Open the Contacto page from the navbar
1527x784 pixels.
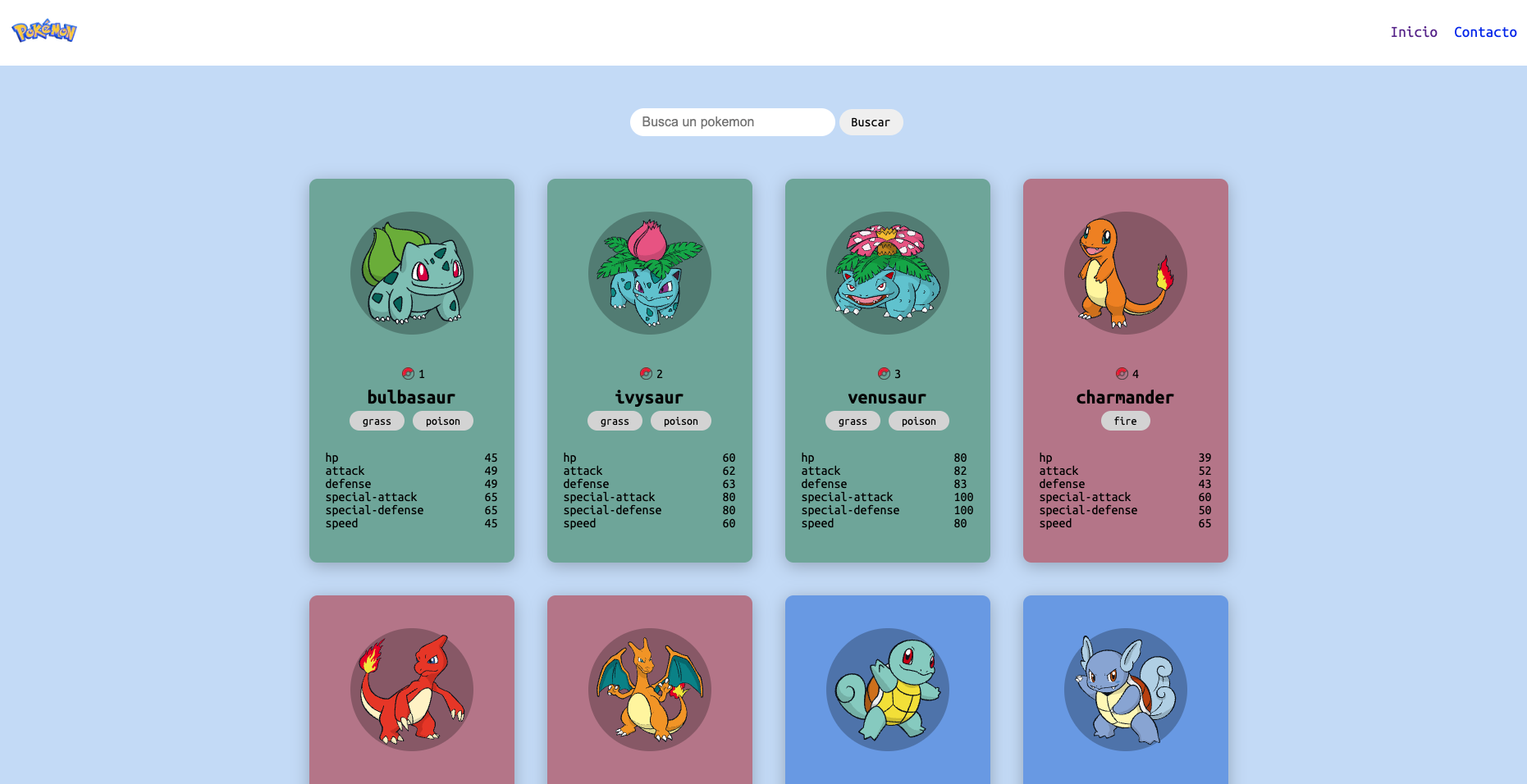tap(1485, 32)
